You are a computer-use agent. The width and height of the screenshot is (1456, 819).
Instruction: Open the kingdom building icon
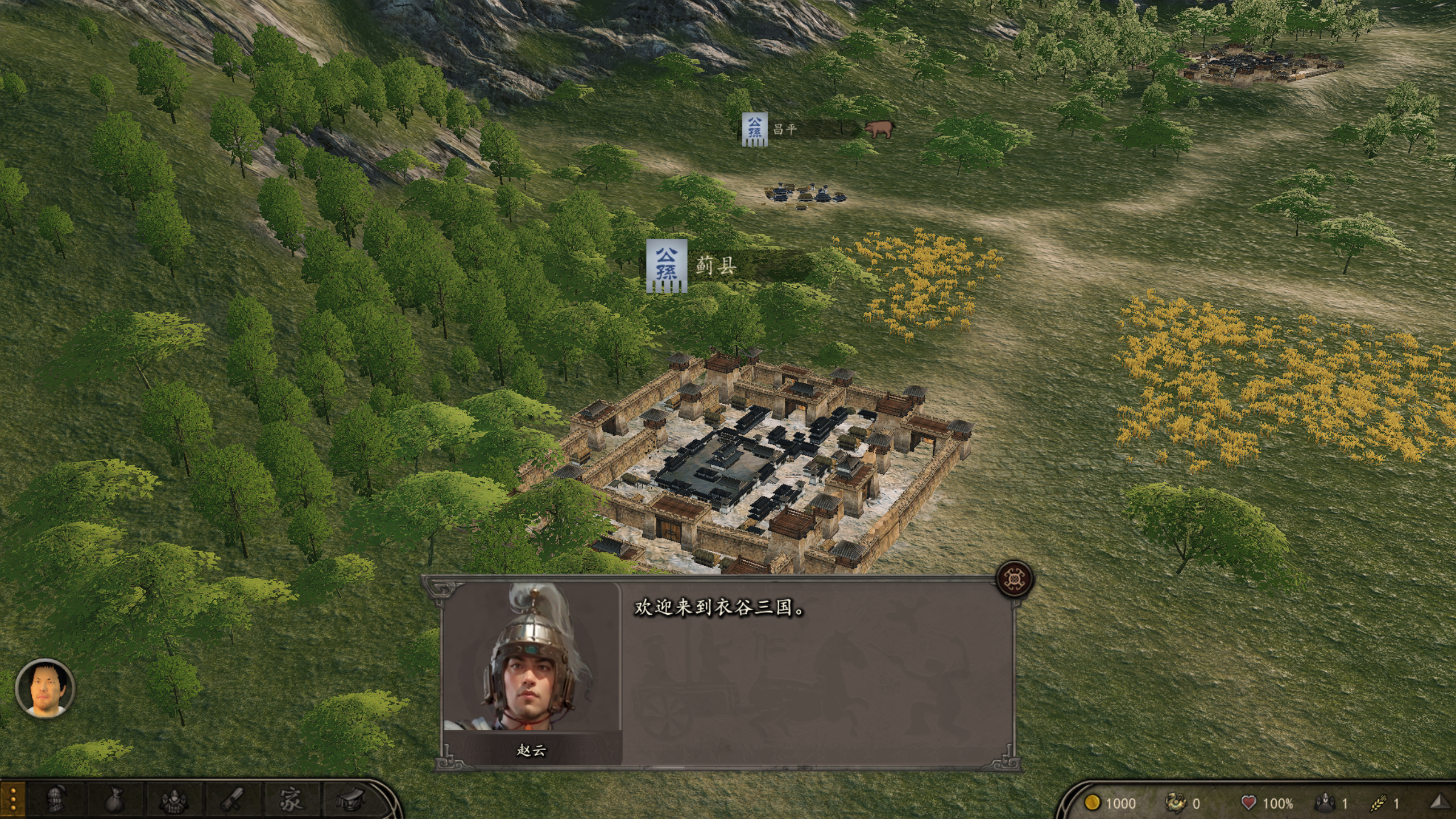pos(350,800)
